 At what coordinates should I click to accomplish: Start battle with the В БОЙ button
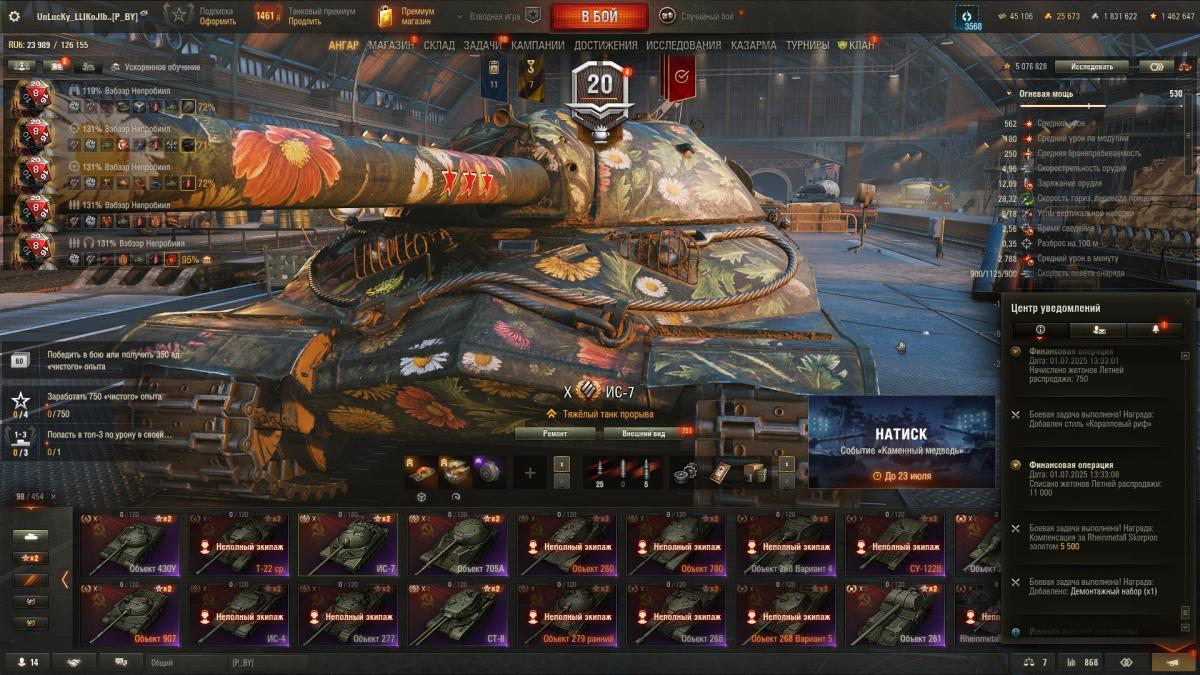pos(599,17)
